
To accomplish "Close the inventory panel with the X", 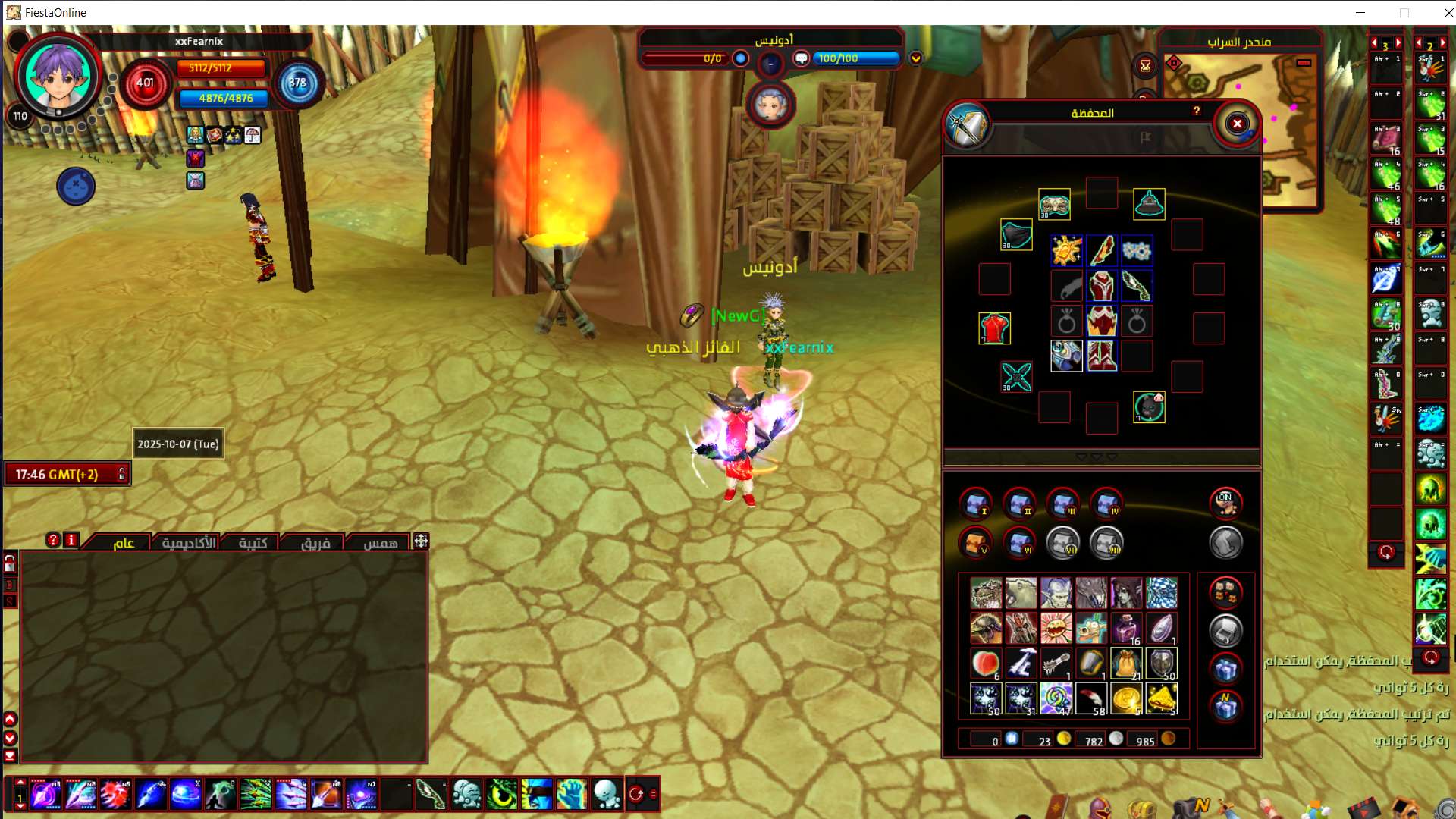I will tap(1237, 124).
